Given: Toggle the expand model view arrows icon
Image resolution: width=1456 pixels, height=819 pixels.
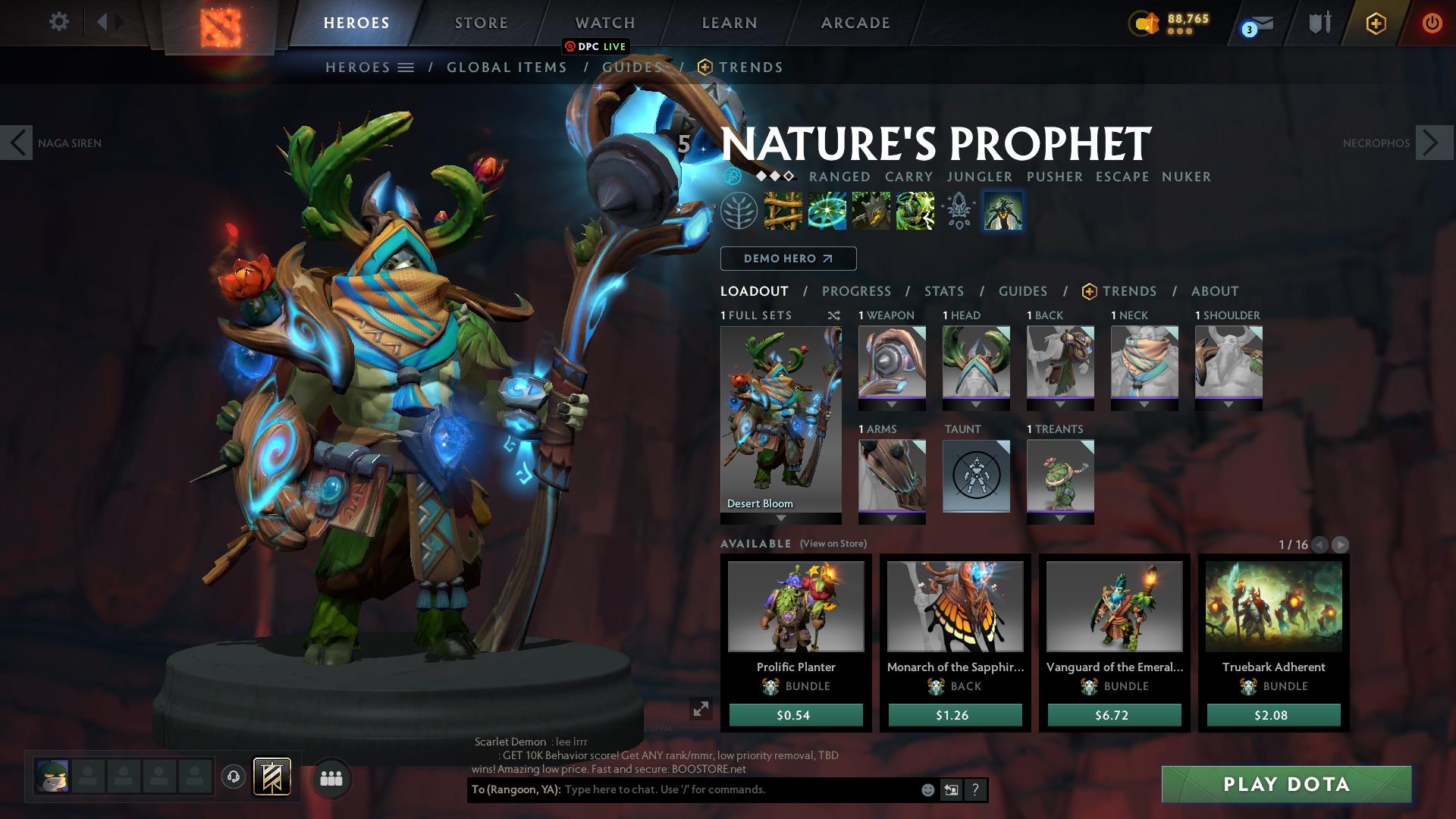Looking at the screenshot, I should pyautogui.click(x=700, y=711).
